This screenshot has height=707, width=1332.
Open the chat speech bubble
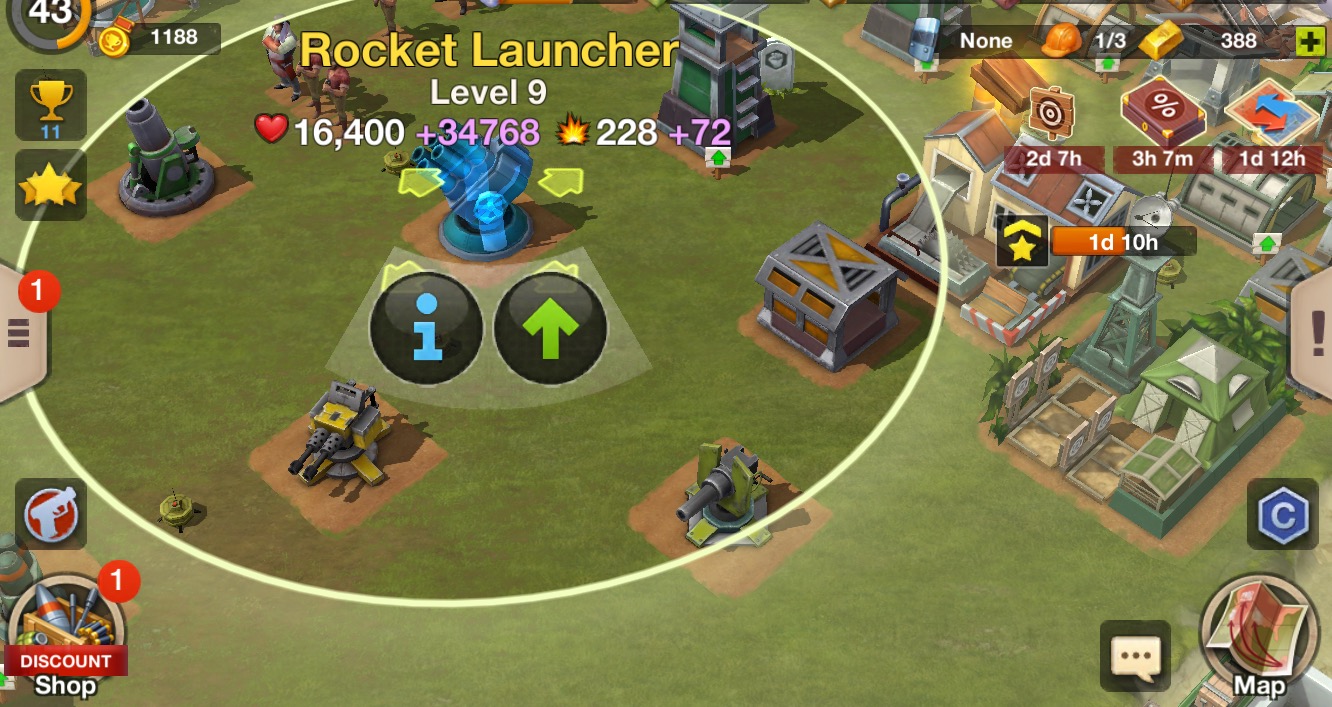click(x=1135, y=656)
